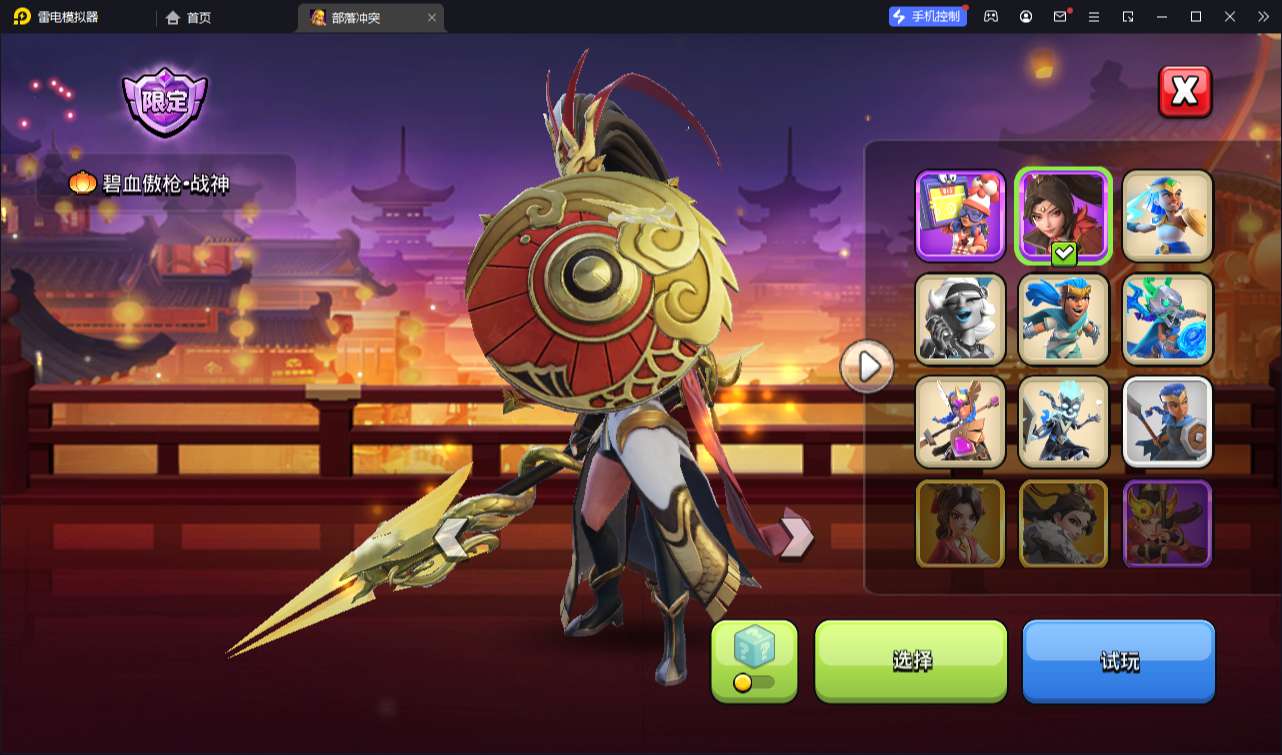
Task: Close the skin preview with the red X
Action: [x=1185, y=92]
